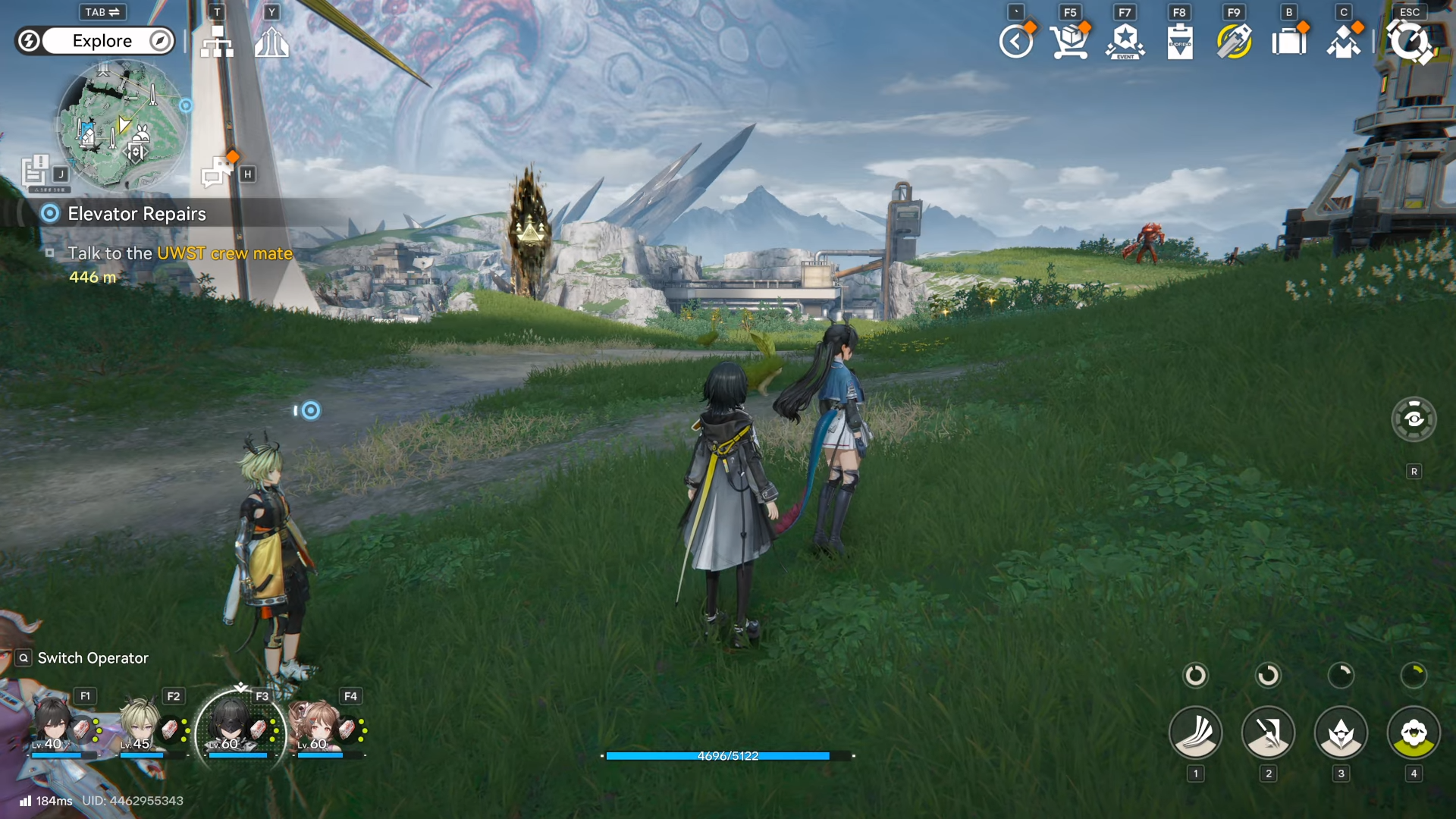
Task: Click the back arrow circle icon
Action: pos(1016,42)
